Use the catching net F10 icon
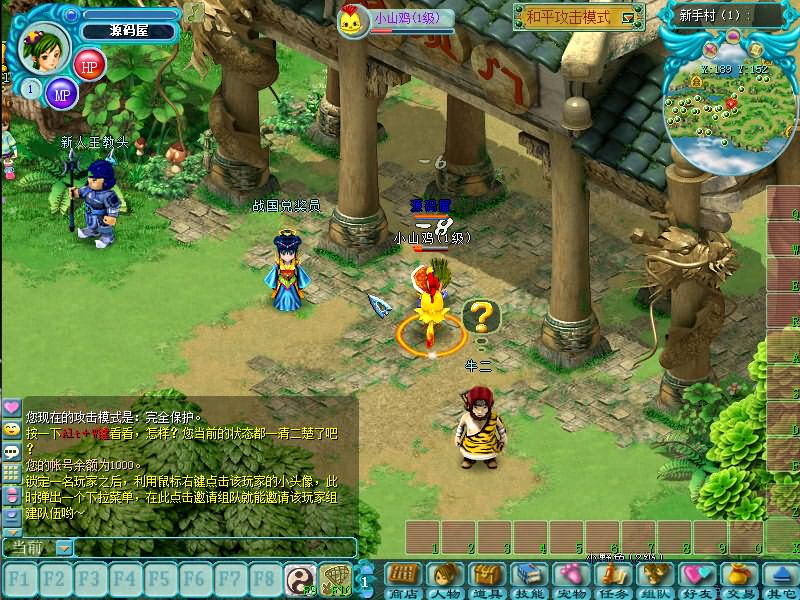 click(333, 578)
